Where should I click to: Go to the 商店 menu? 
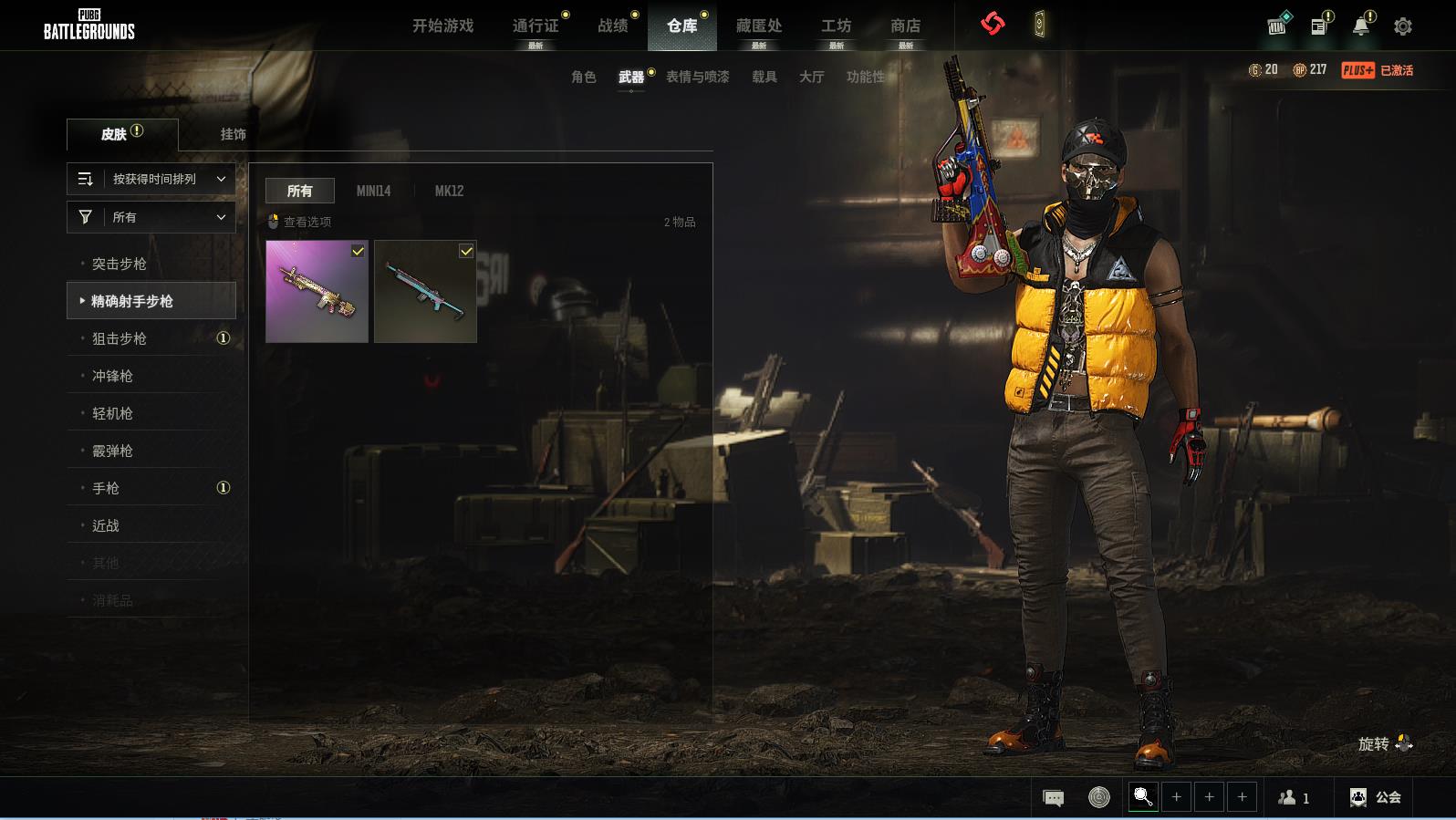tap(905, 26)
